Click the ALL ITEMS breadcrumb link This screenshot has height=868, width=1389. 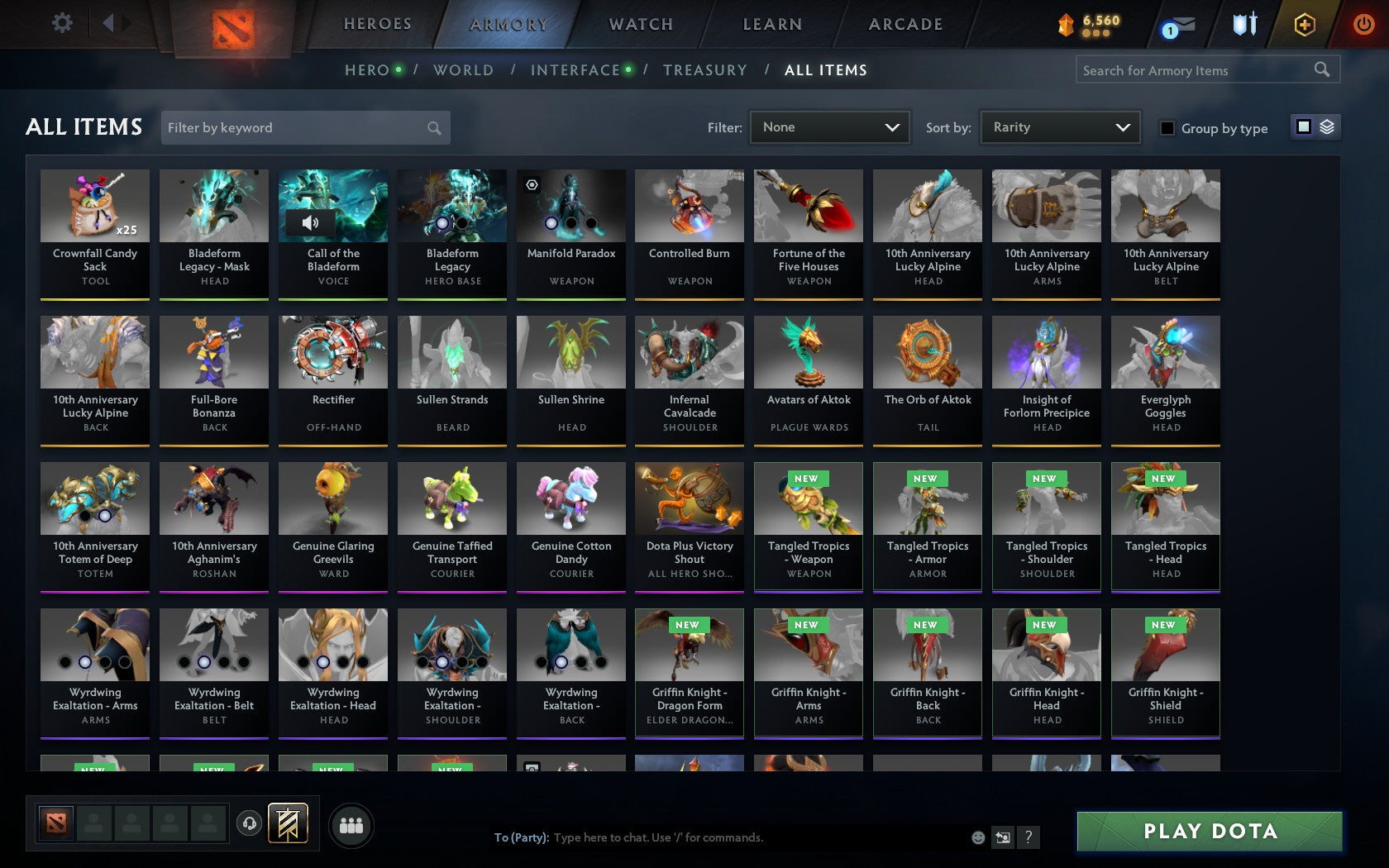coord(826,70)
